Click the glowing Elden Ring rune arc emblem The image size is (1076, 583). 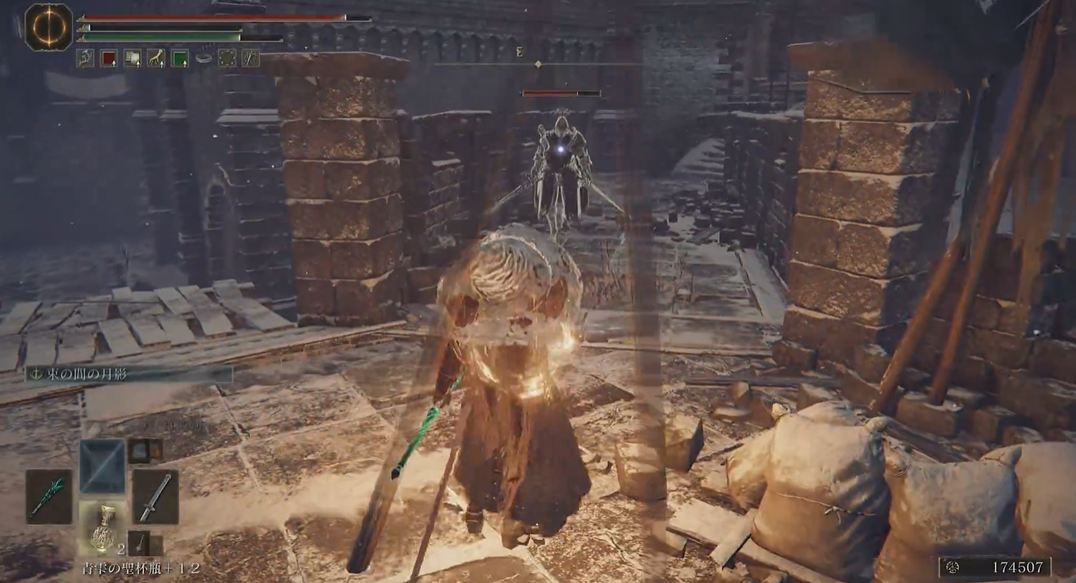[x=45, y=26]
